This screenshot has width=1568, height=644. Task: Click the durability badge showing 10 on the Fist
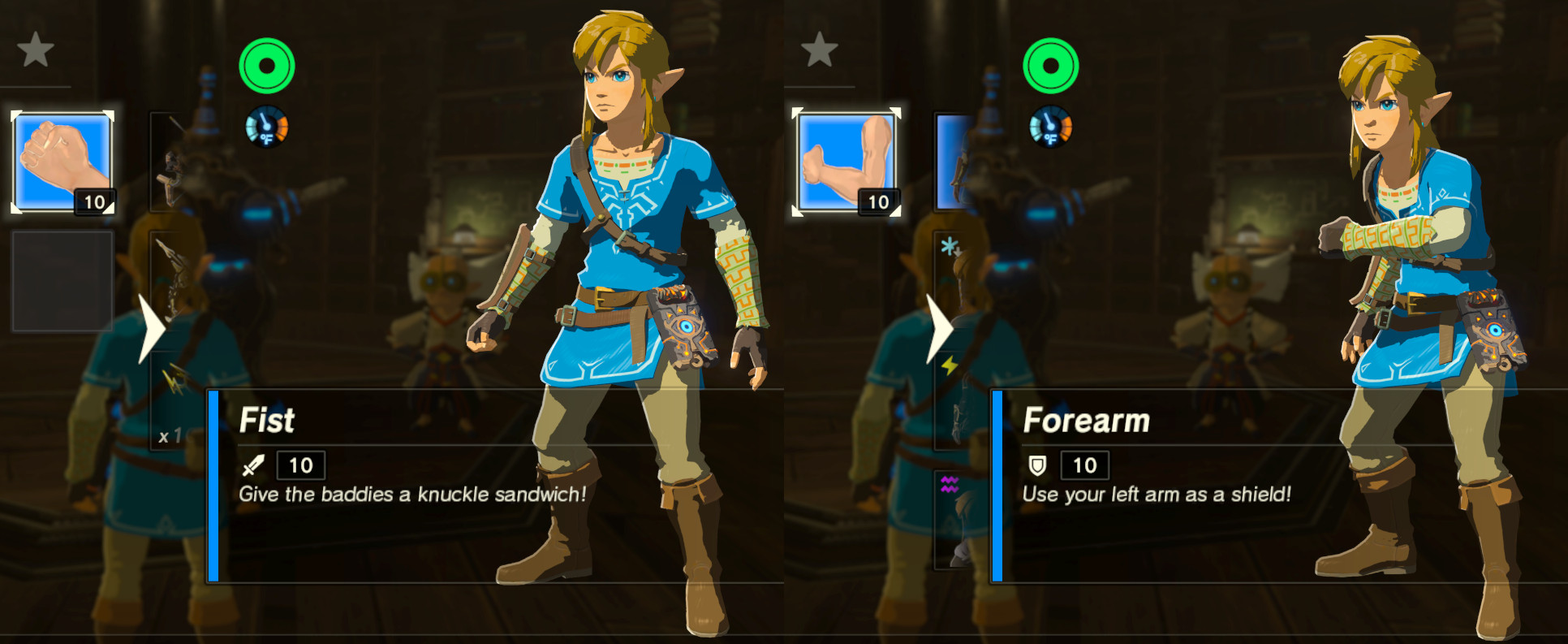97,202
